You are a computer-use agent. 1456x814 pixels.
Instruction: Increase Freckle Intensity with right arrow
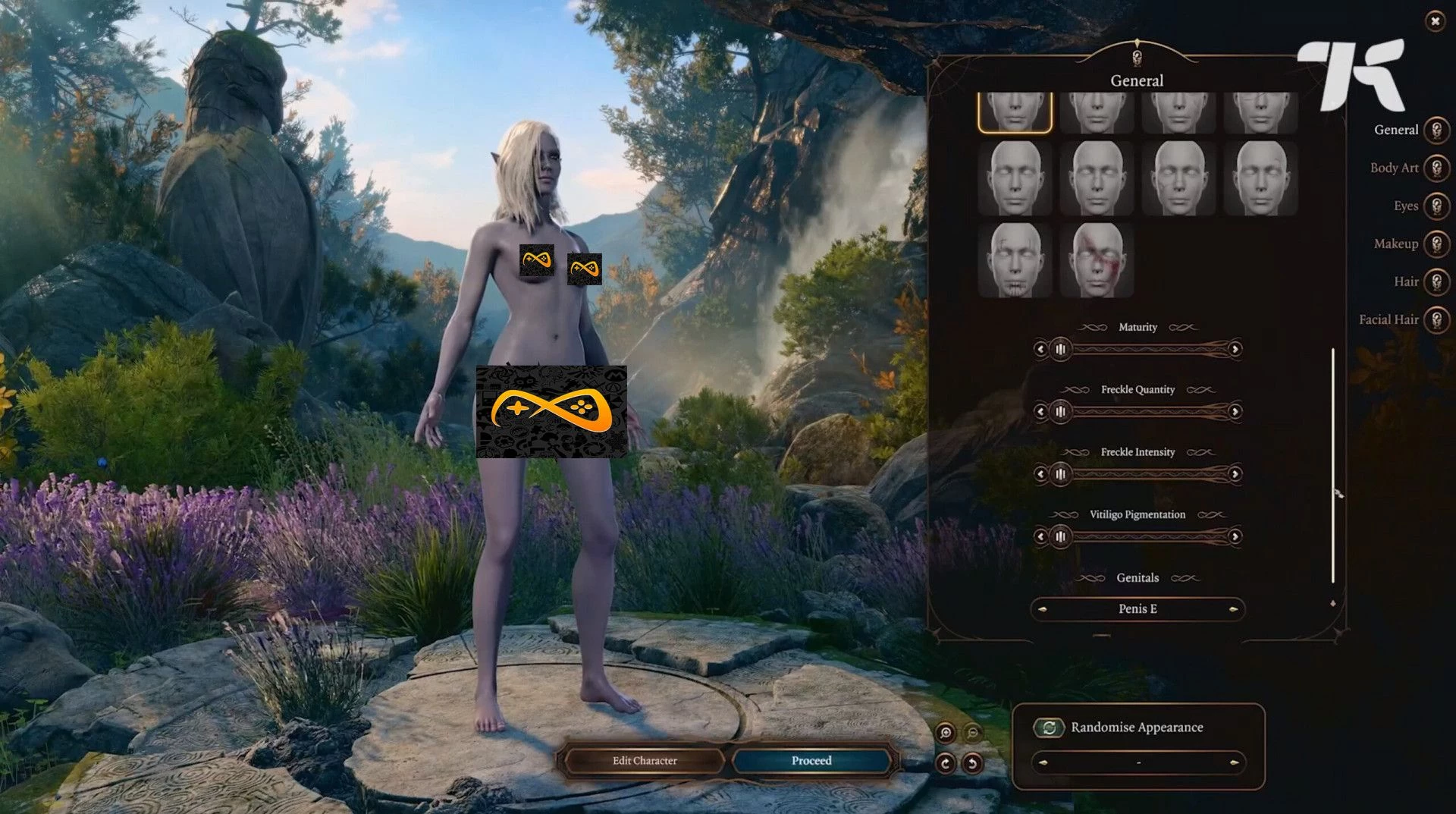coord(1235,474)
